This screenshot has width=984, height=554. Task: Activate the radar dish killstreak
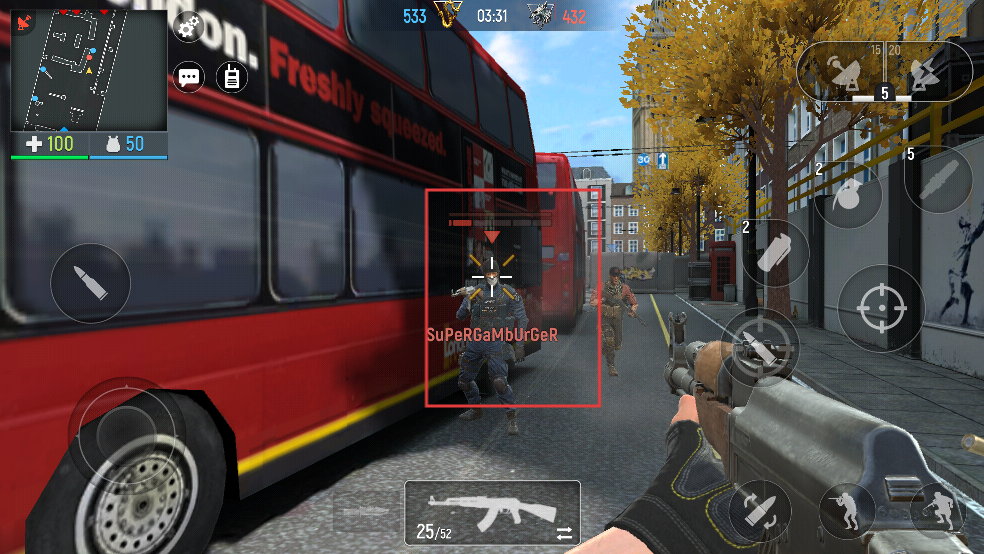836,72
